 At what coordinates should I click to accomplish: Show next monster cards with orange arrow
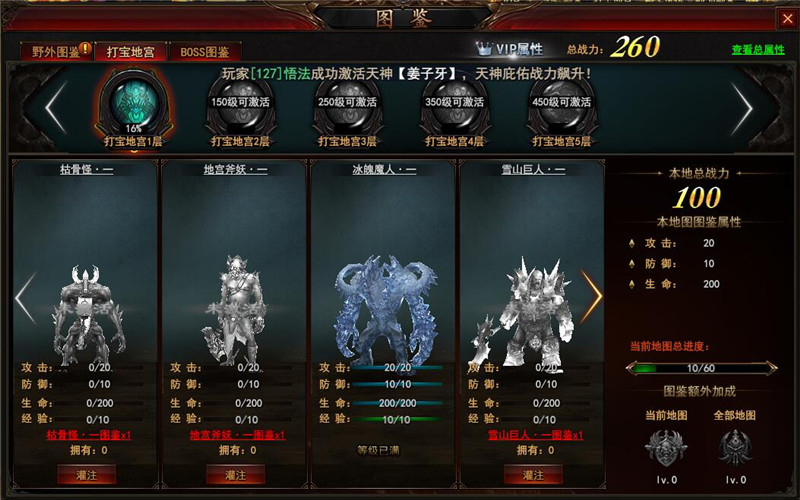592,297
